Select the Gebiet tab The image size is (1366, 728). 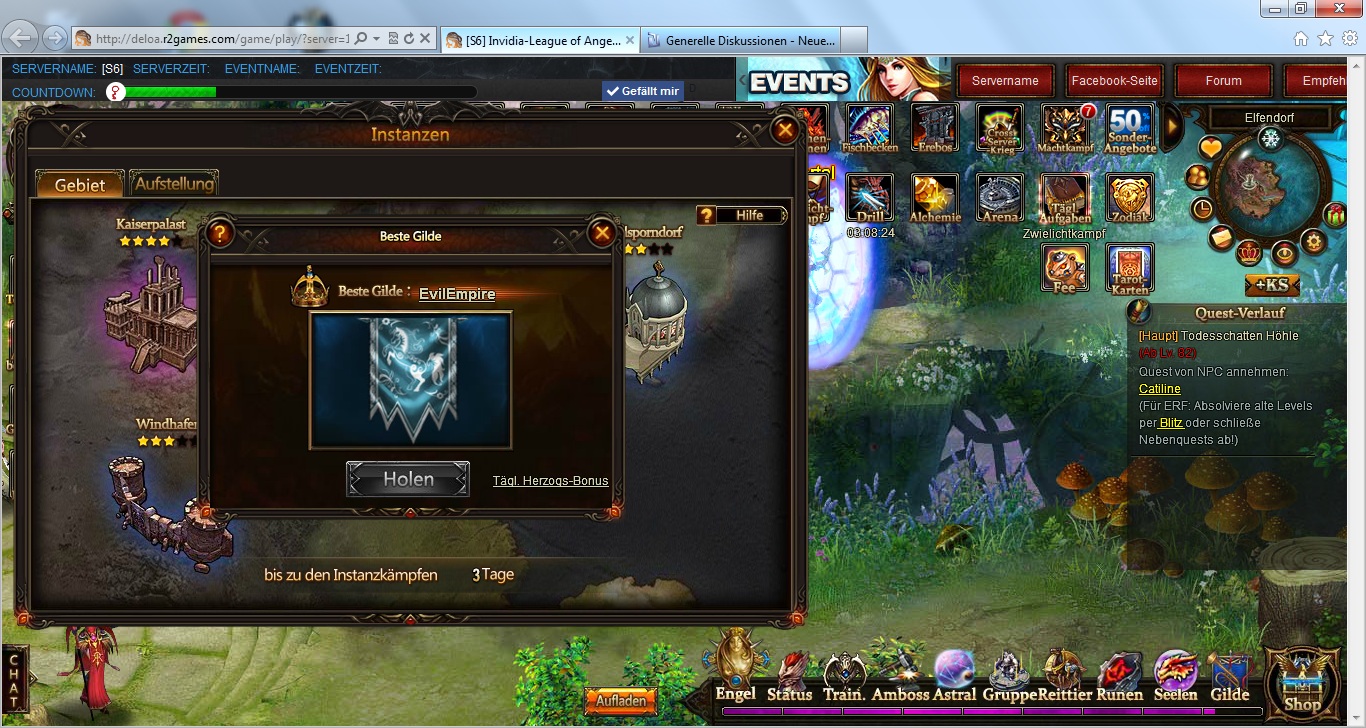(80, 185)
